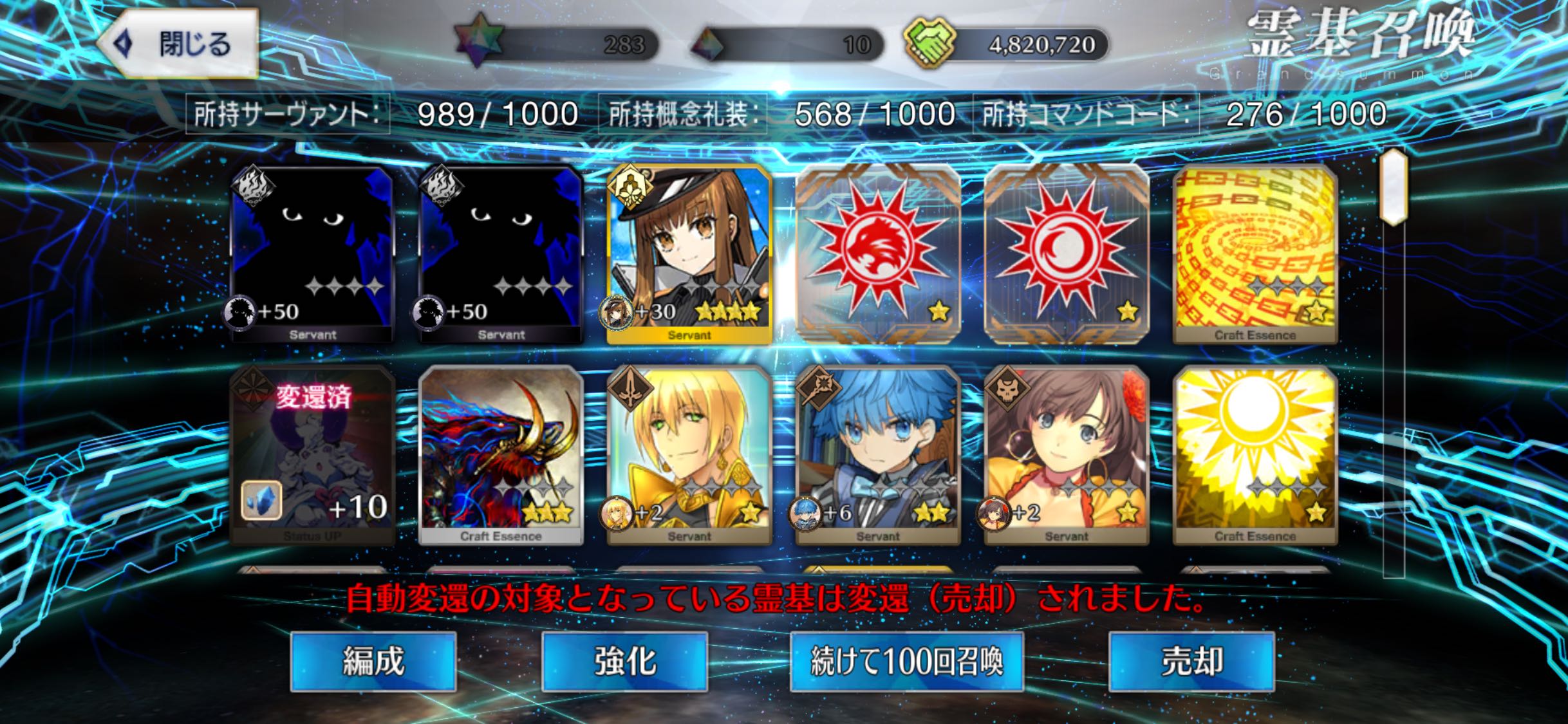
Task: Select the brown-haired capped girl servant card
Action: tap(689, 254)
